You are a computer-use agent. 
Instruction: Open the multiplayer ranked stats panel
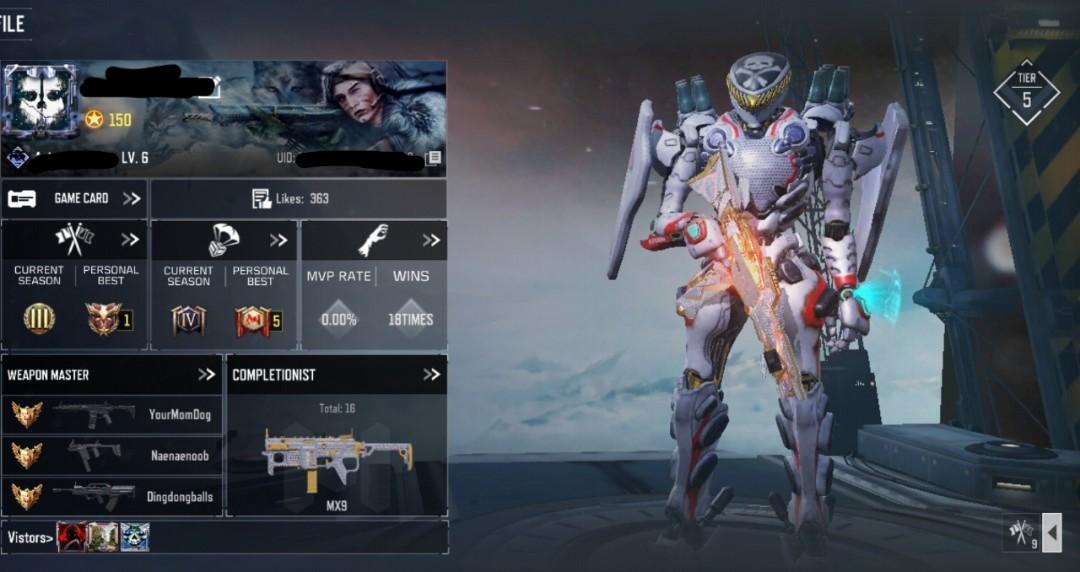[x=75, y=285]
